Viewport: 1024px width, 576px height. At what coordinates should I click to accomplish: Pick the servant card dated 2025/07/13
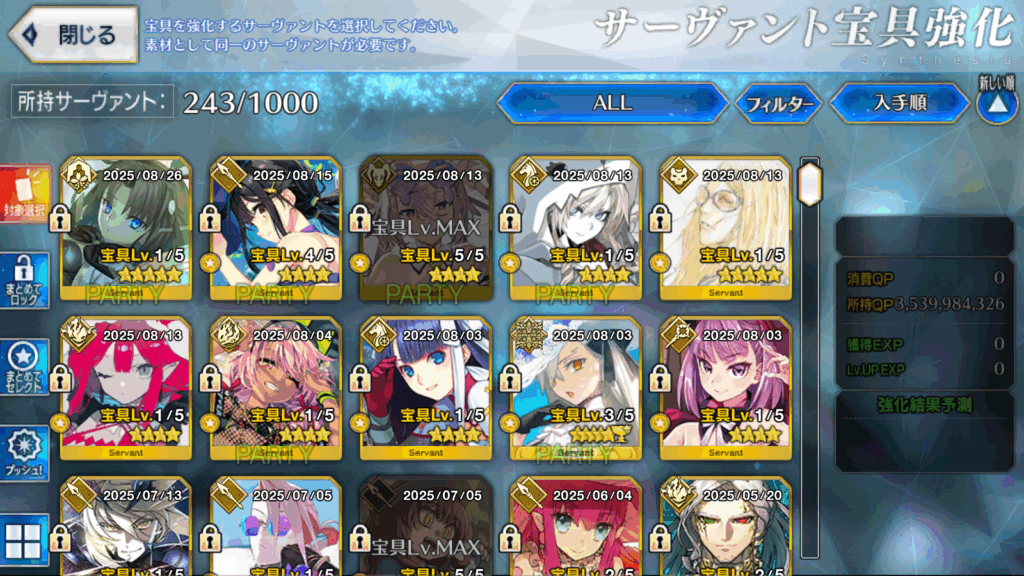(126, 528)
